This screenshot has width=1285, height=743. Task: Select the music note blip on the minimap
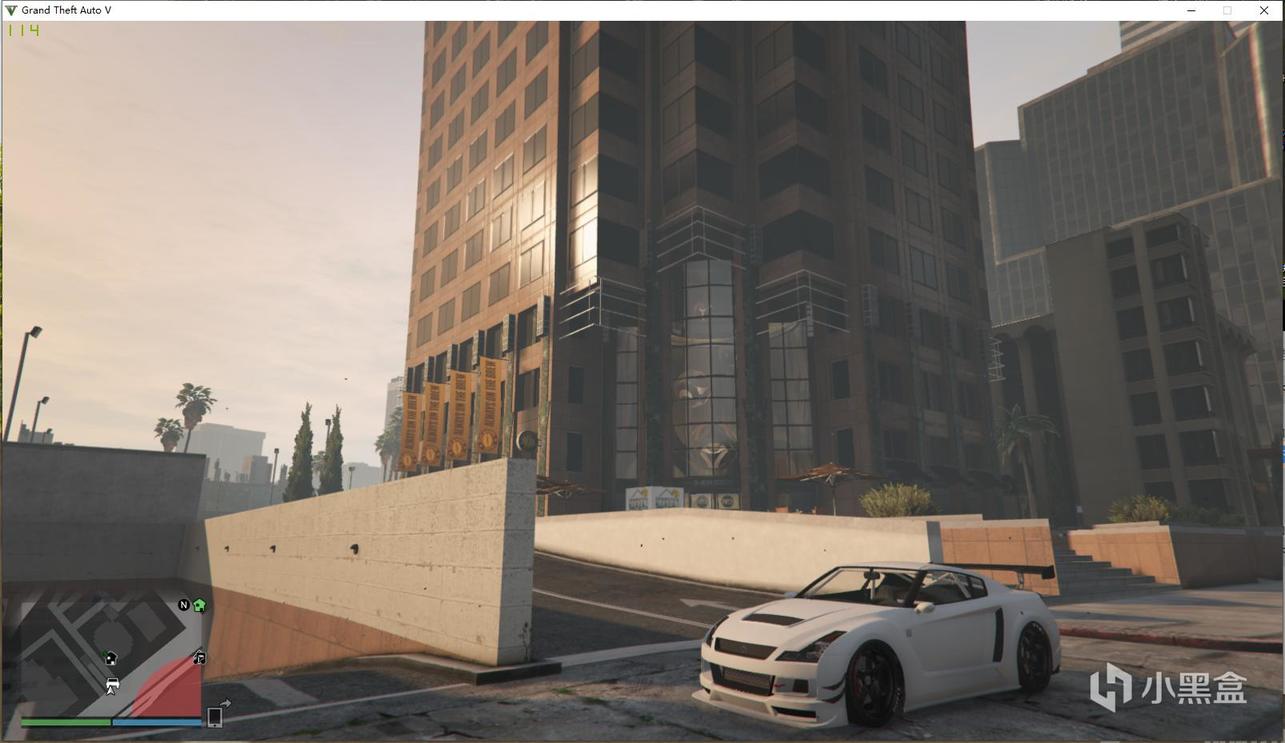(199, 657)
